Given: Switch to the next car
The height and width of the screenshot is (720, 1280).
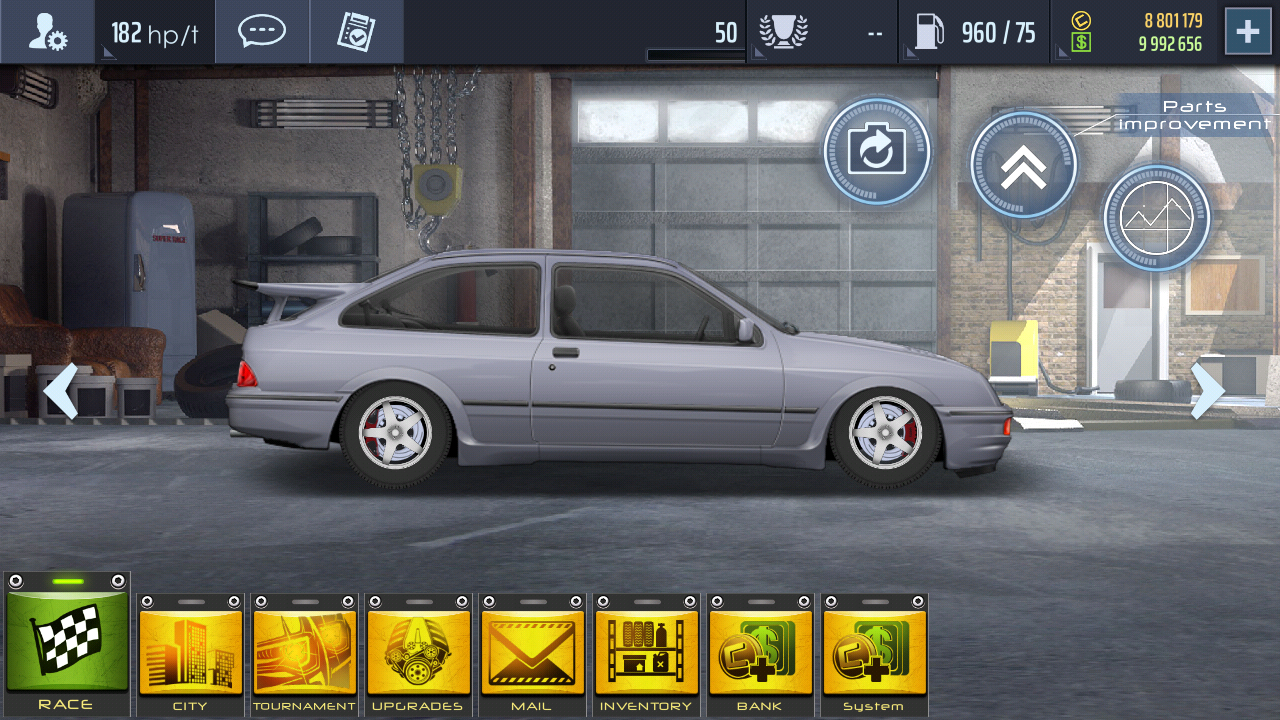Looking at the screenshot, I should click(x=1207, y=391).
